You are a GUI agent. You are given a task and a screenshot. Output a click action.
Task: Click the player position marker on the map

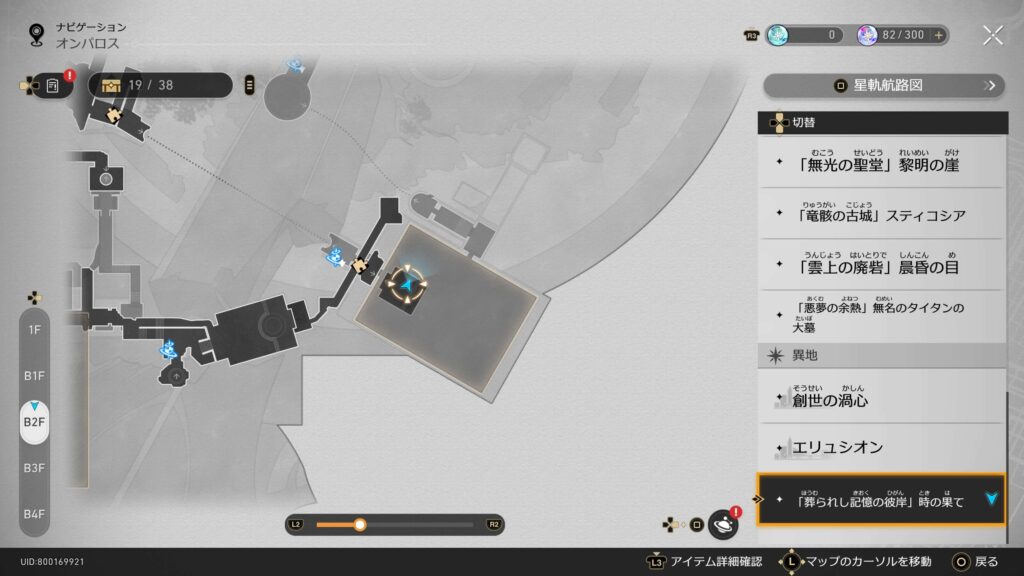click(408, 286)
